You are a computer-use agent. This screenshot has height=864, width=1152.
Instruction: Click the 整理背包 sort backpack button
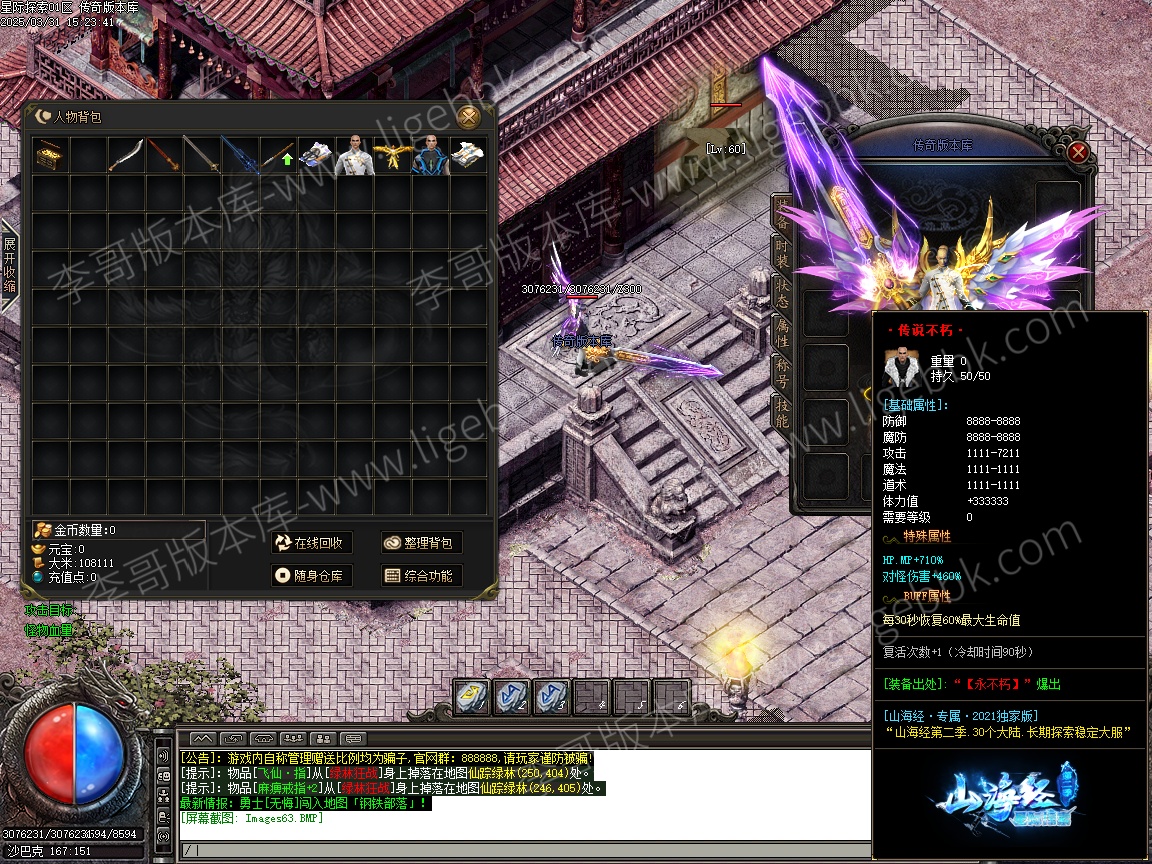[x=421, y=543]
